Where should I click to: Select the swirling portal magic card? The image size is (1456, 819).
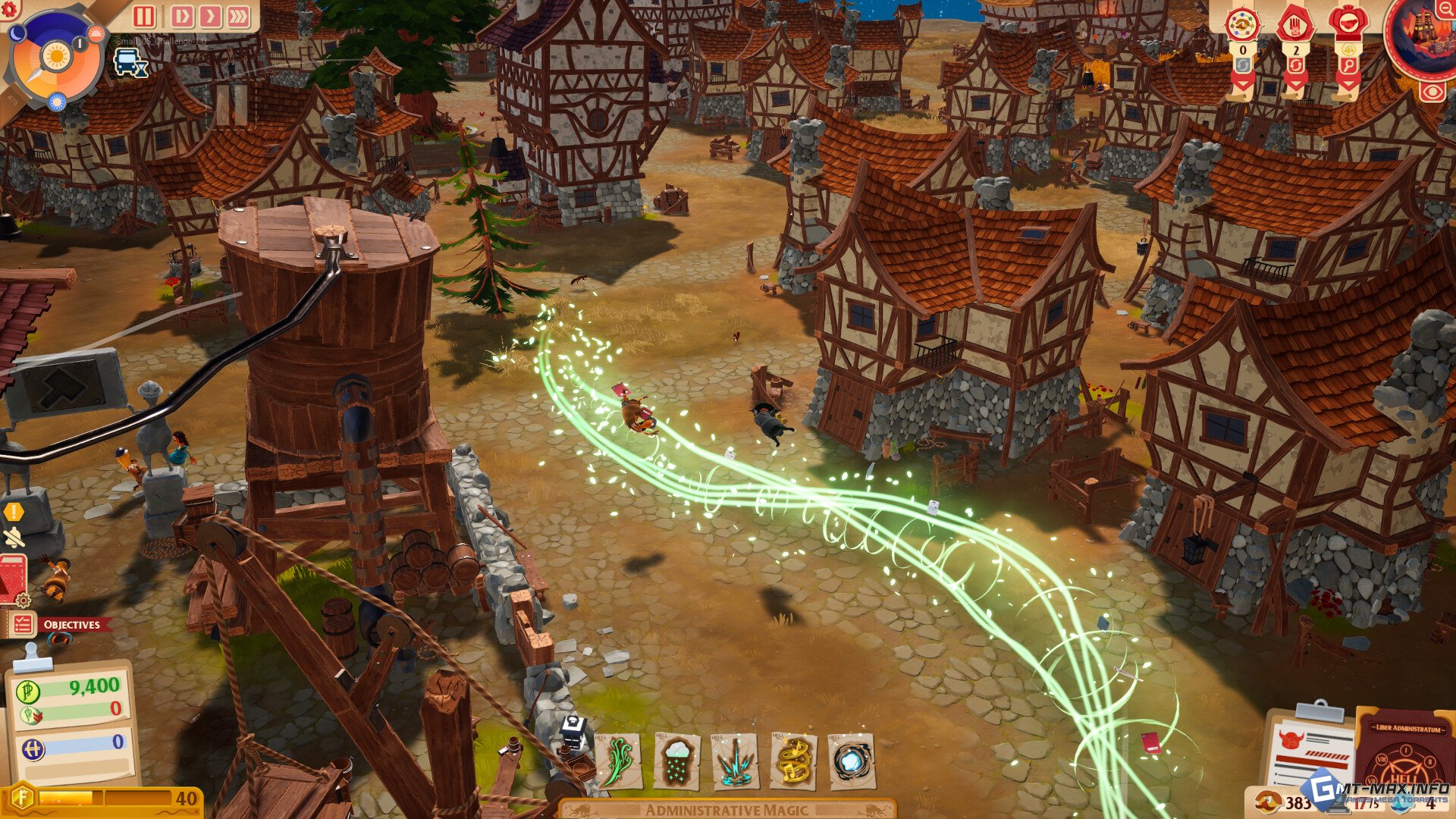tap(852, 761)
